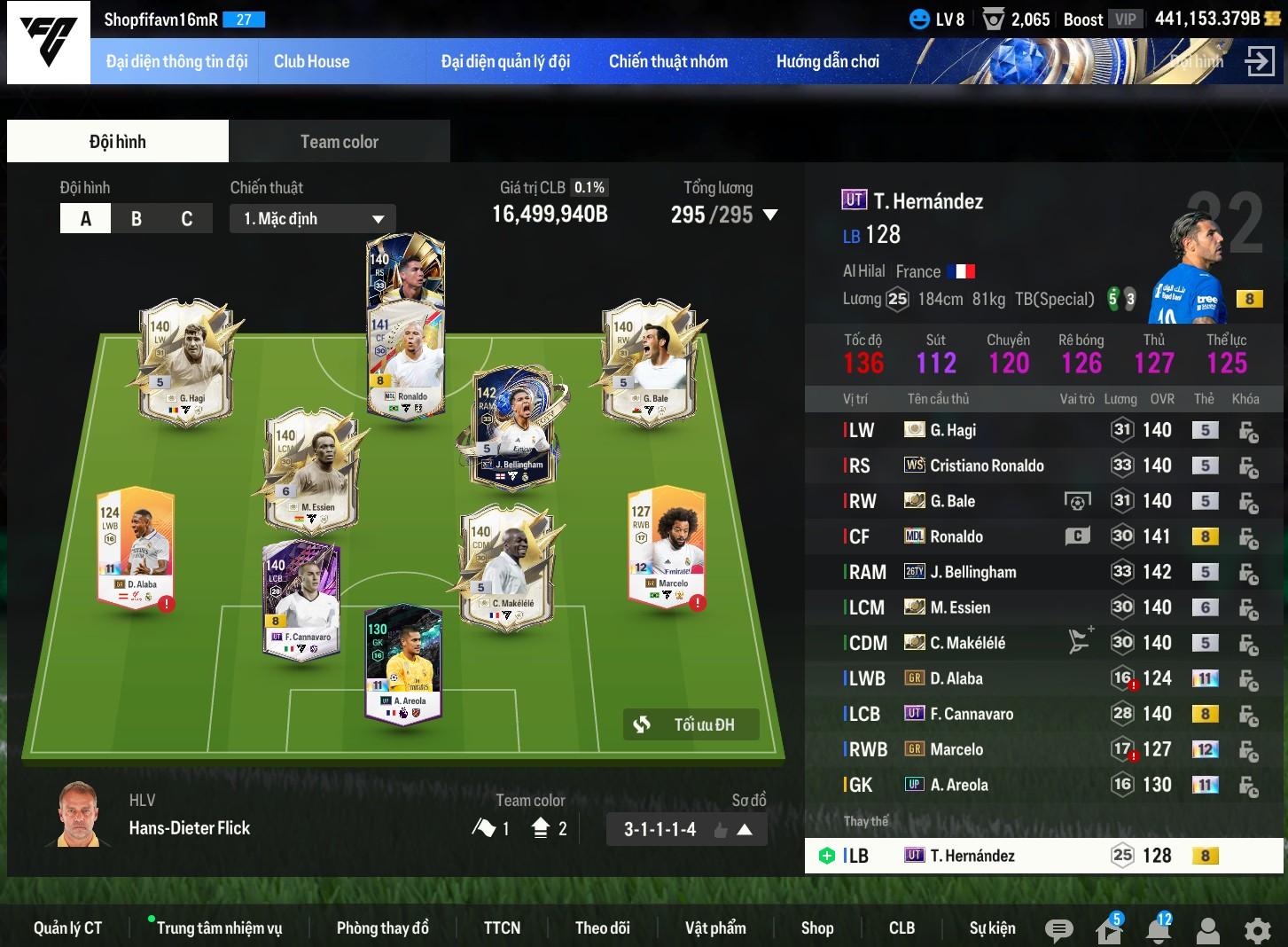
Task: Open the settings gear icon
Action: point(1257,930)
